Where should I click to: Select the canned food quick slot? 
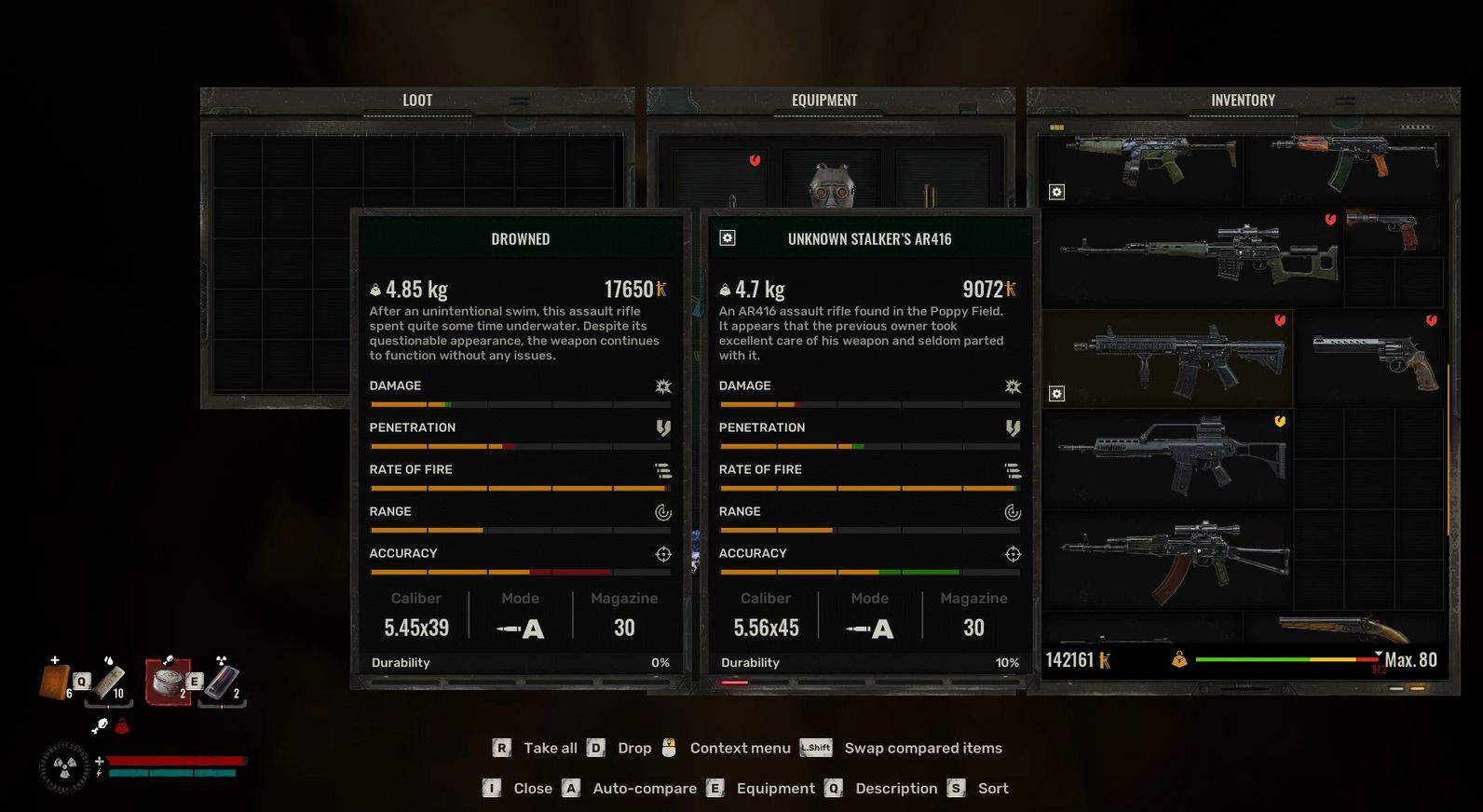pyautogui.click(x=169, y=681)
